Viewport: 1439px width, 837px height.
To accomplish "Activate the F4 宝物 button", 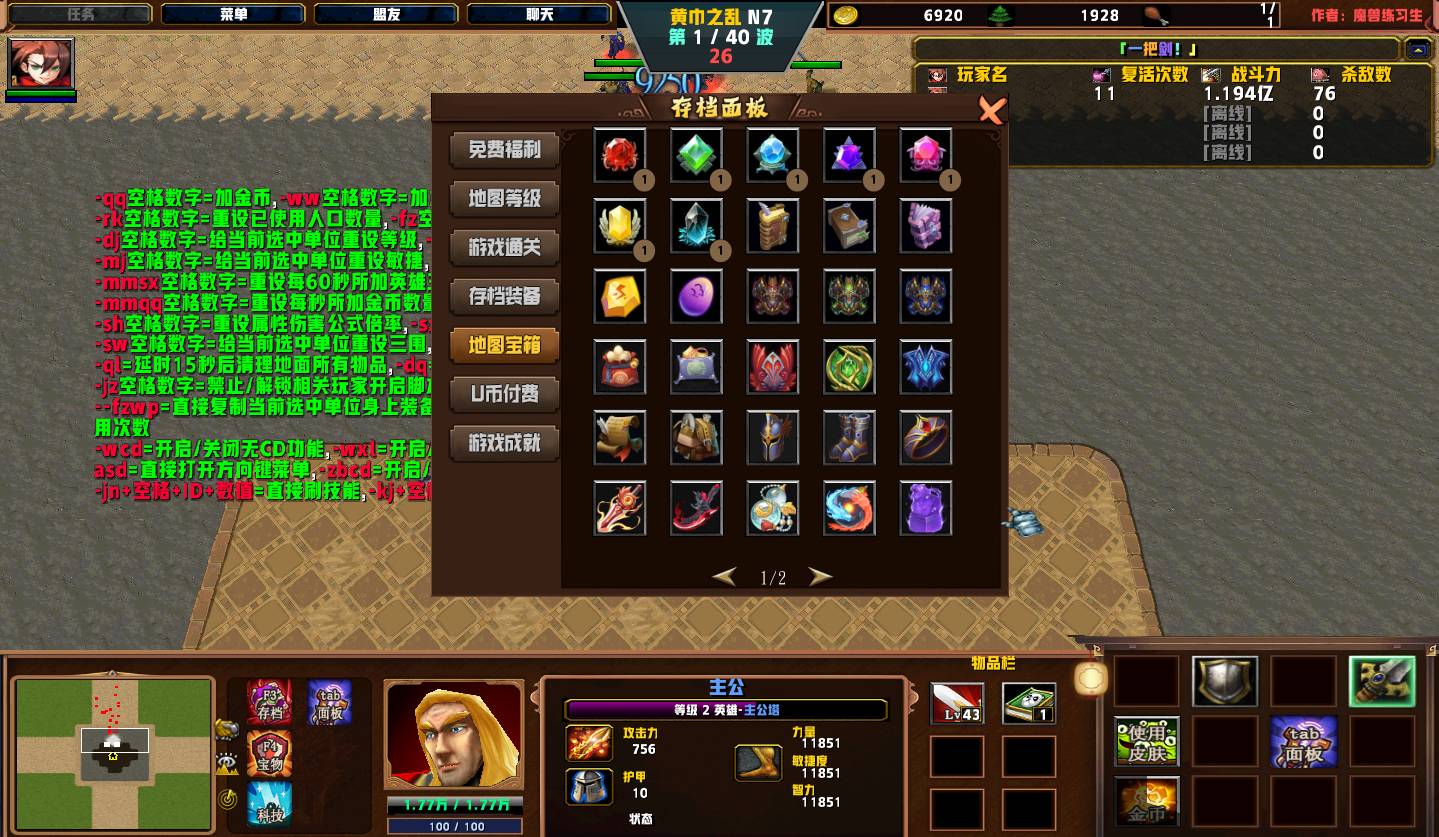I will point(269,753).
